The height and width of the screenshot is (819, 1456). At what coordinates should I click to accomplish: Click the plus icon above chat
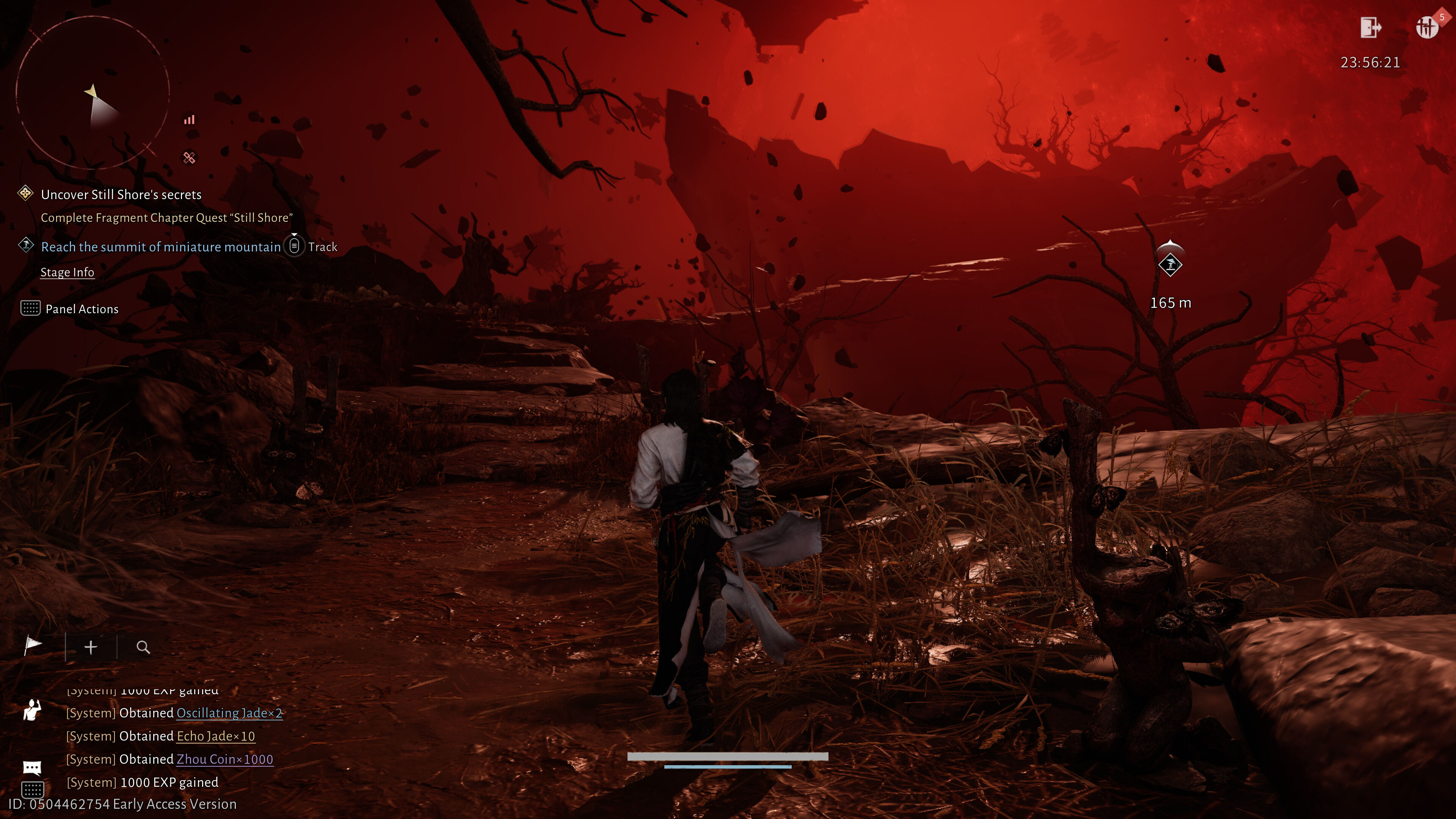91,647
